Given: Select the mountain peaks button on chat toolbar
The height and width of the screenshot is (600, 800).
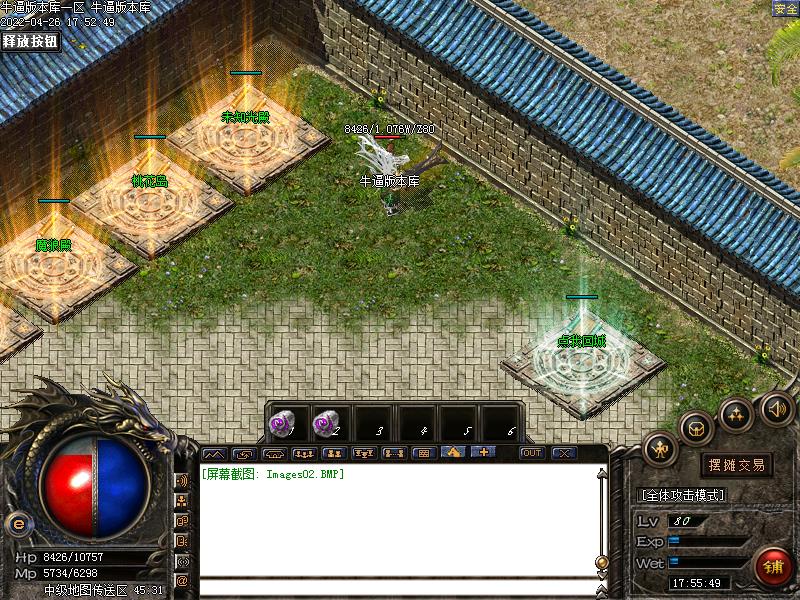Looking at the screenshot, I should coord(215,453).
